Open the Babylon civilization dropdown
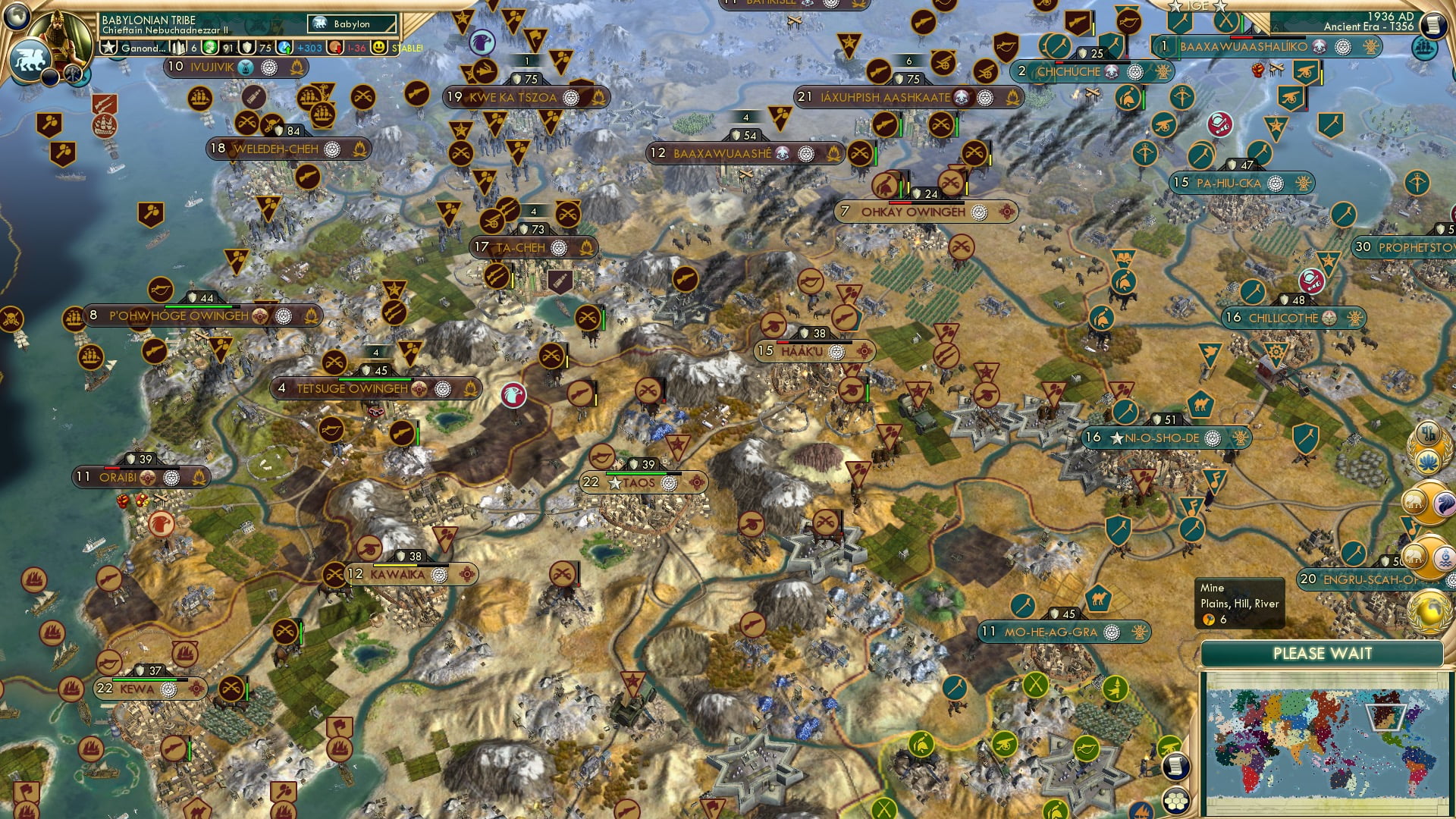The height and width of the screenshot is (819, 1456). coord(350,24)
